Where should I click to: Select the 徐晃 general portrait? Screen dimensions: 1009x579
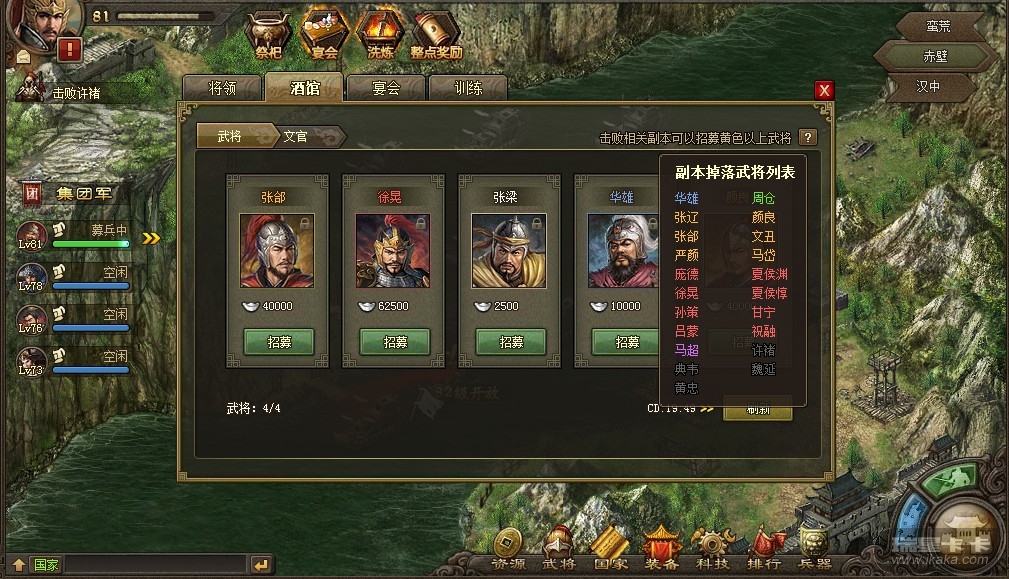[393, 251]
